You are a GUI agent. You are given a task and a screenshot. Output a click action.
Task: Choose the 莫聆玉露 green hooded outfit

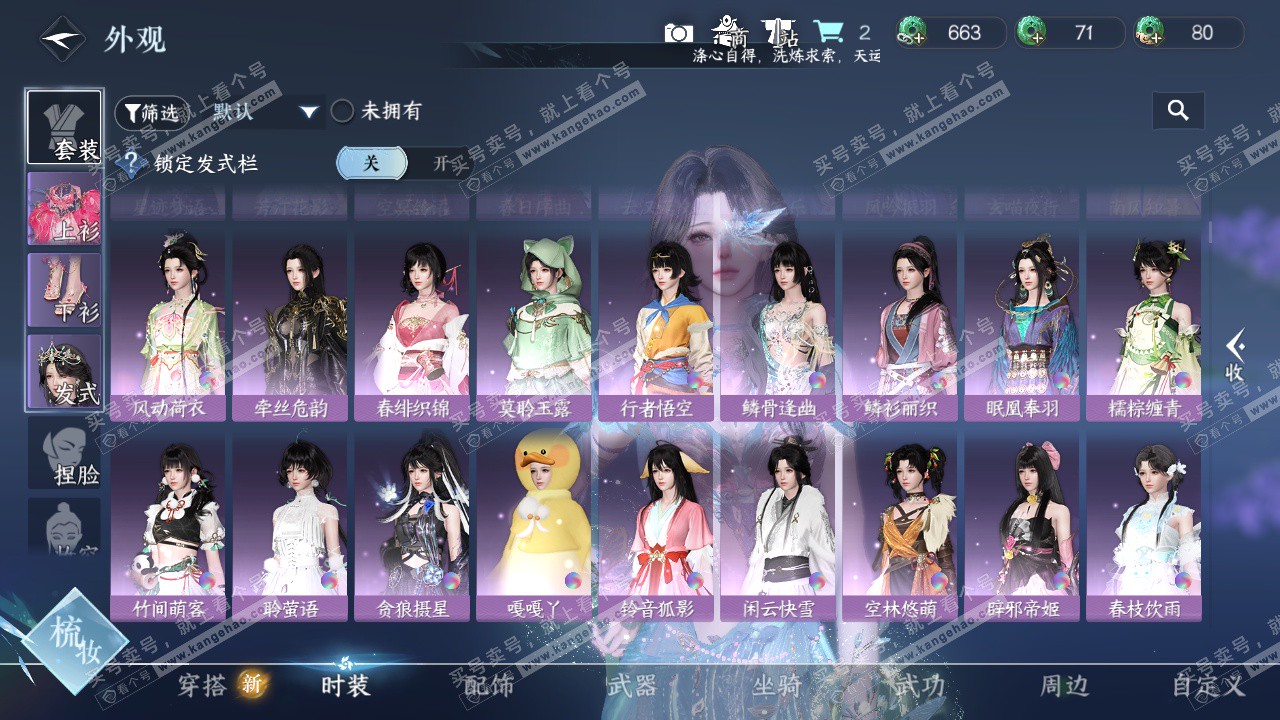[534, 326]
